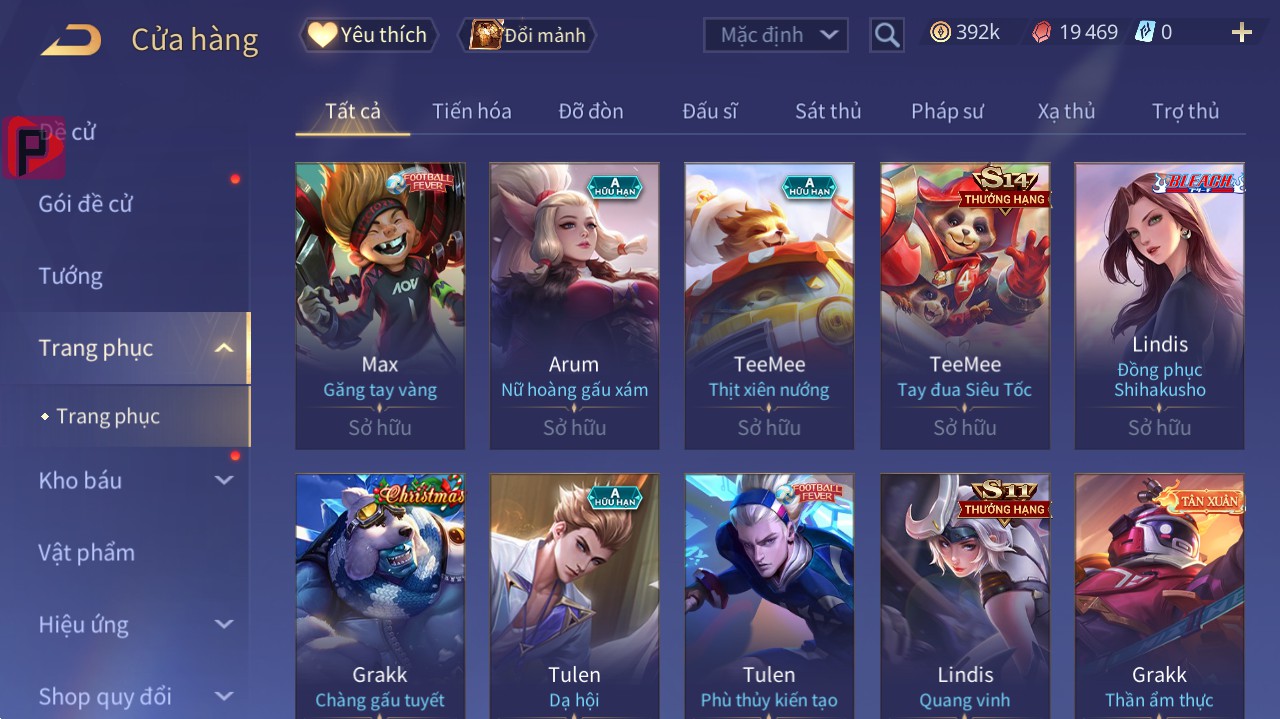The height and width of the screenshot is (719, 1280).
Task: Expand the Mặc định sort dropdown
Action: (x=776, y=35)
